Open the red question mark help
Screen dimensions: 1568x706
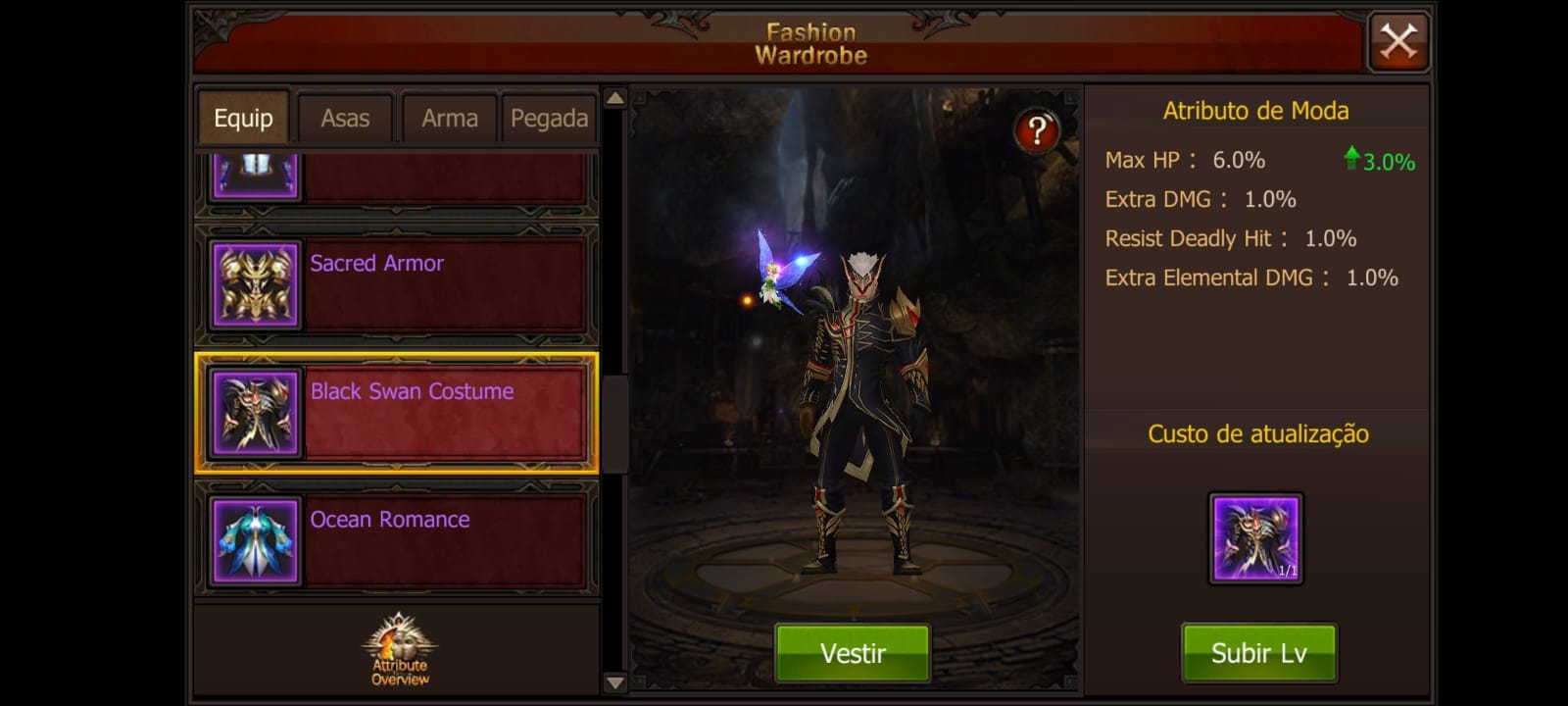[x=1037, y=130]
